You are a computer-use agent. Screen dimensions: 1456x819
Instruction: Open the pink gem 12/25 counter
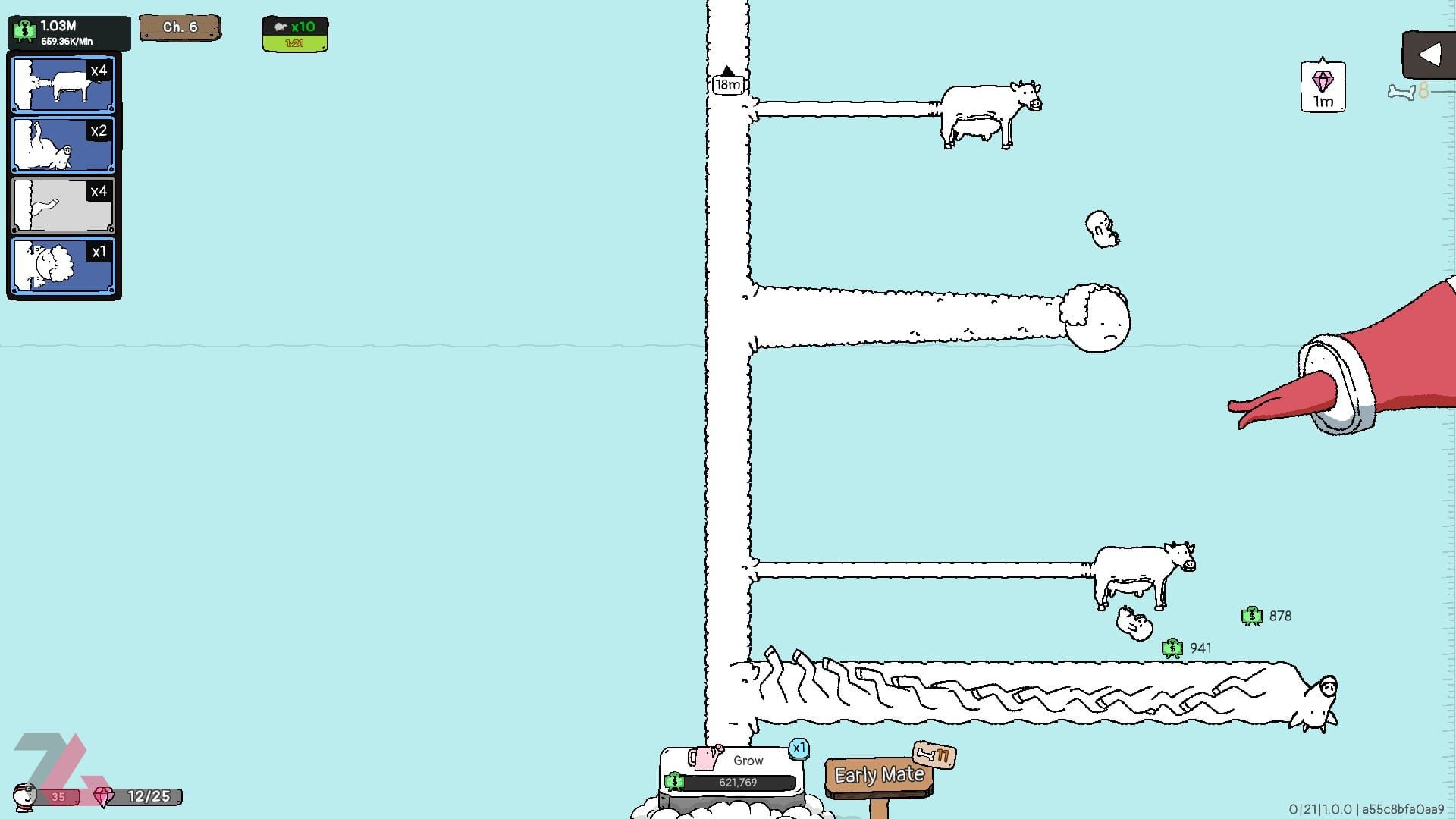click(x=138, y=796)
